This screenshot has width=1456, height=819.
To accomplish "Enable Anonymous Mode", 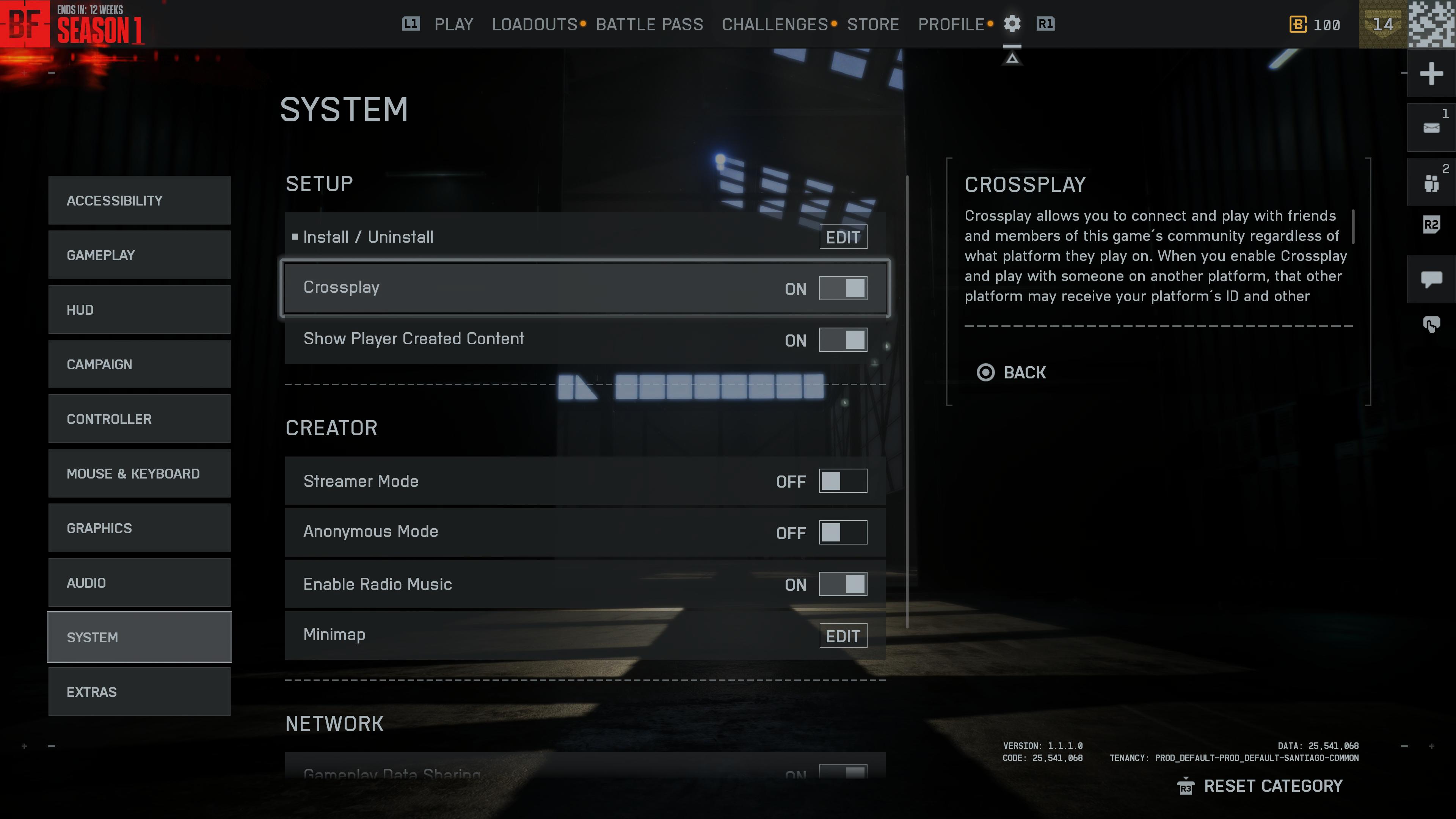I will pyautogui.click(x=843, y=532).
